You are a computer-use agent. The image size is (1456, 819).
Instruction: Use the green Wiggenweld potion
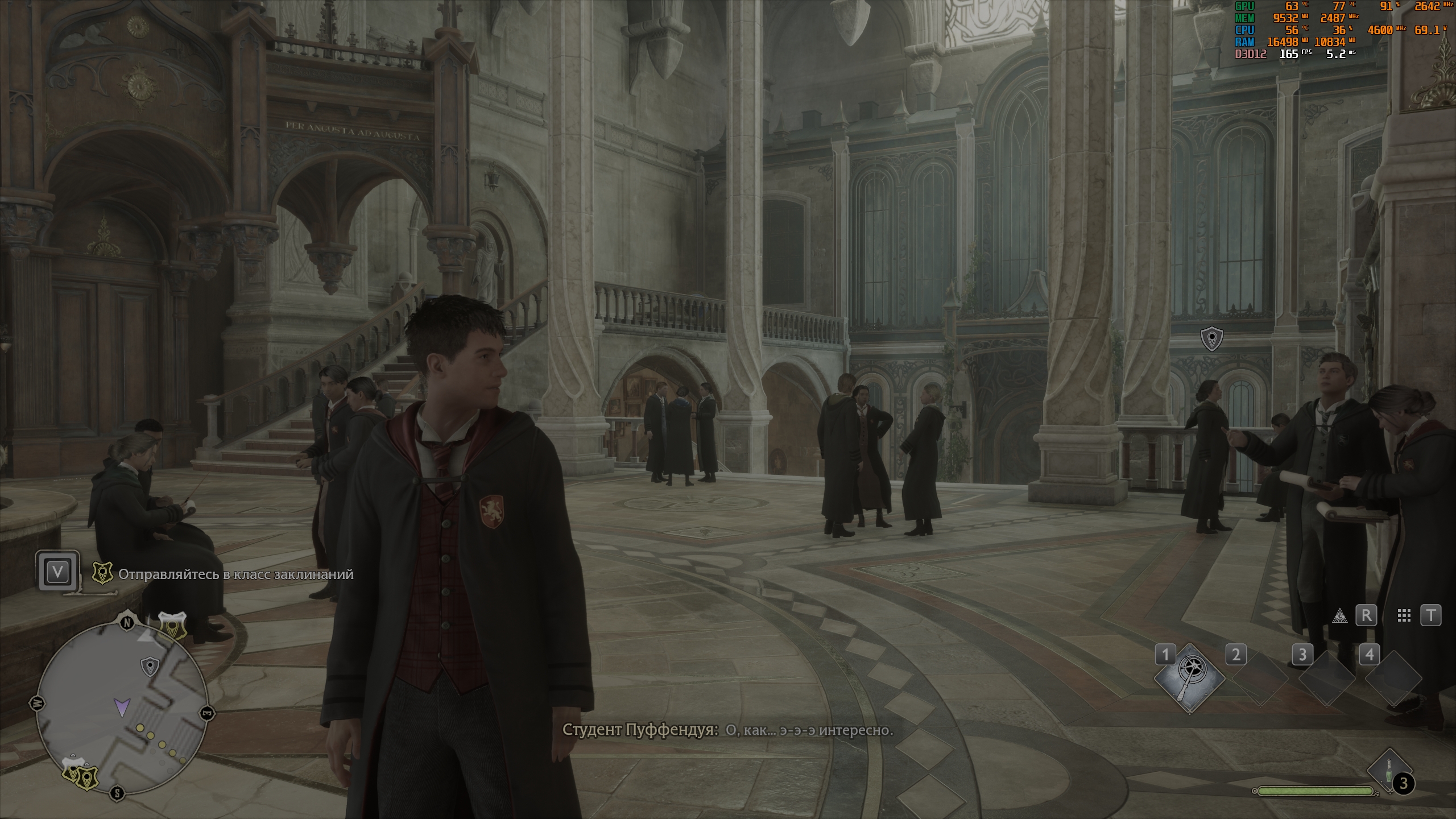(1387, 772)
